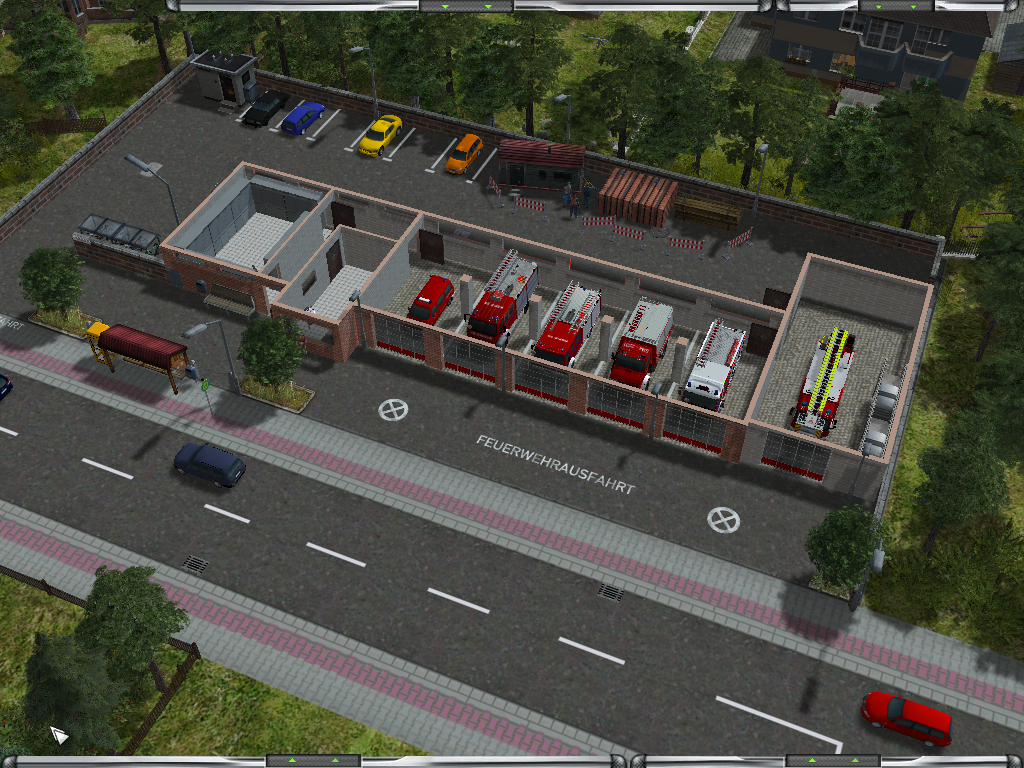Expand the longer bottom bar's up-arrow tab
Screen dimensions: 1024x768
point(313,761)
